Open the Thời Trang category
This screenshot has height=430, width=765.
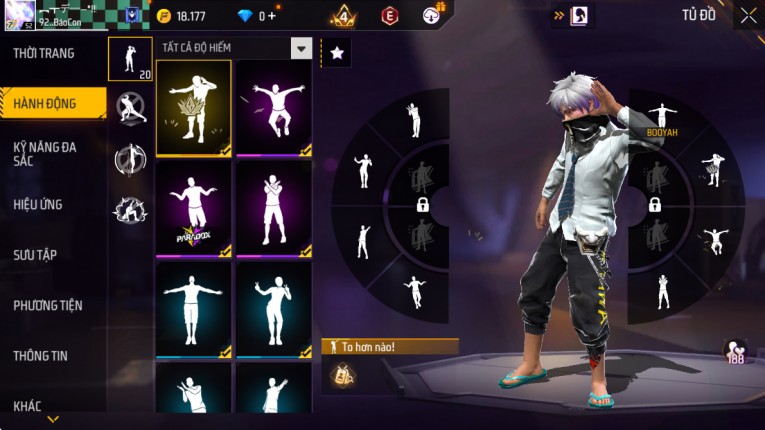tap(44, 53)
